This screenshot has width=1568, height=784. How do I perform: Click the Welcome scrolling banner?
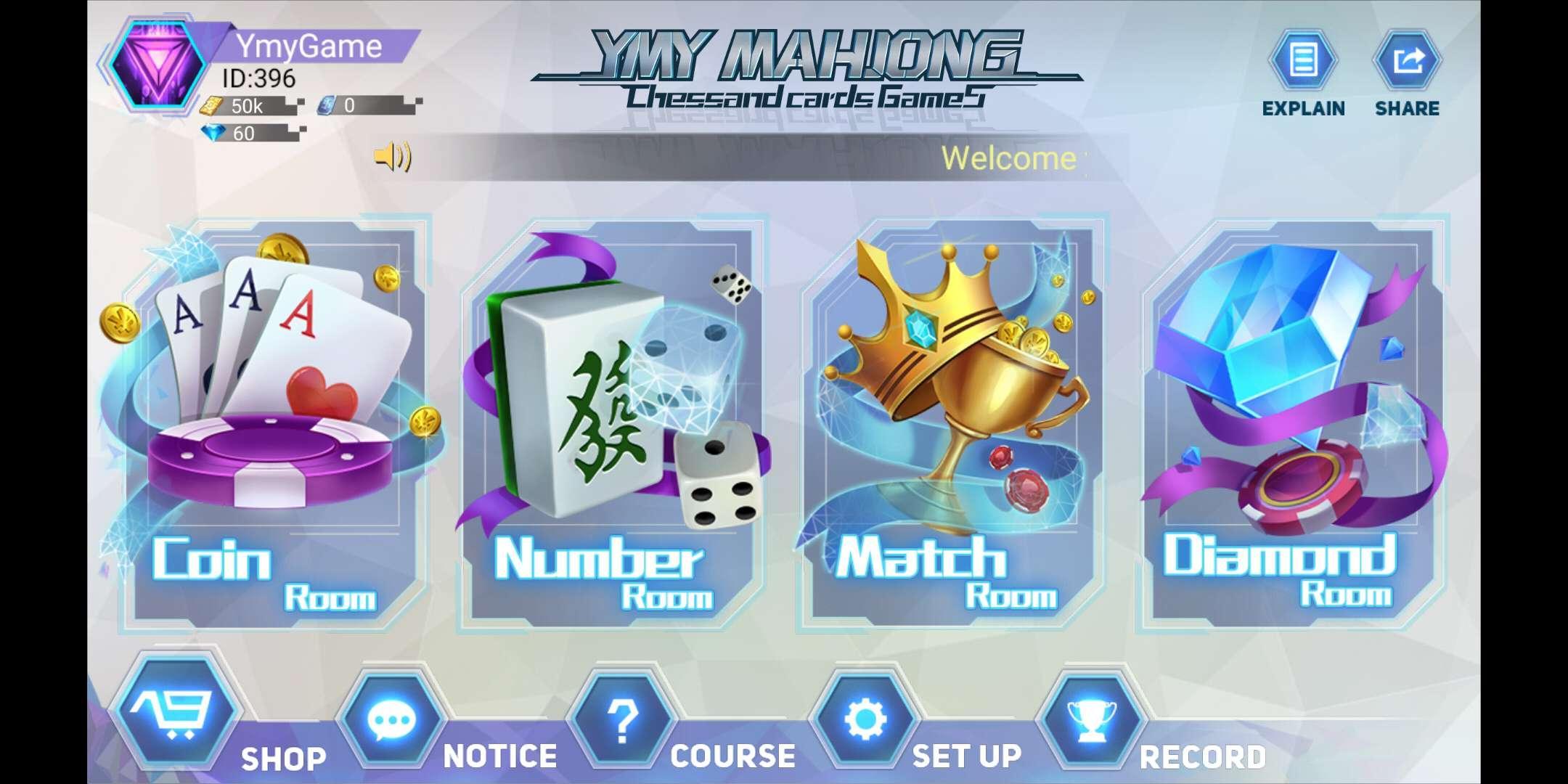pos(1009,157)
